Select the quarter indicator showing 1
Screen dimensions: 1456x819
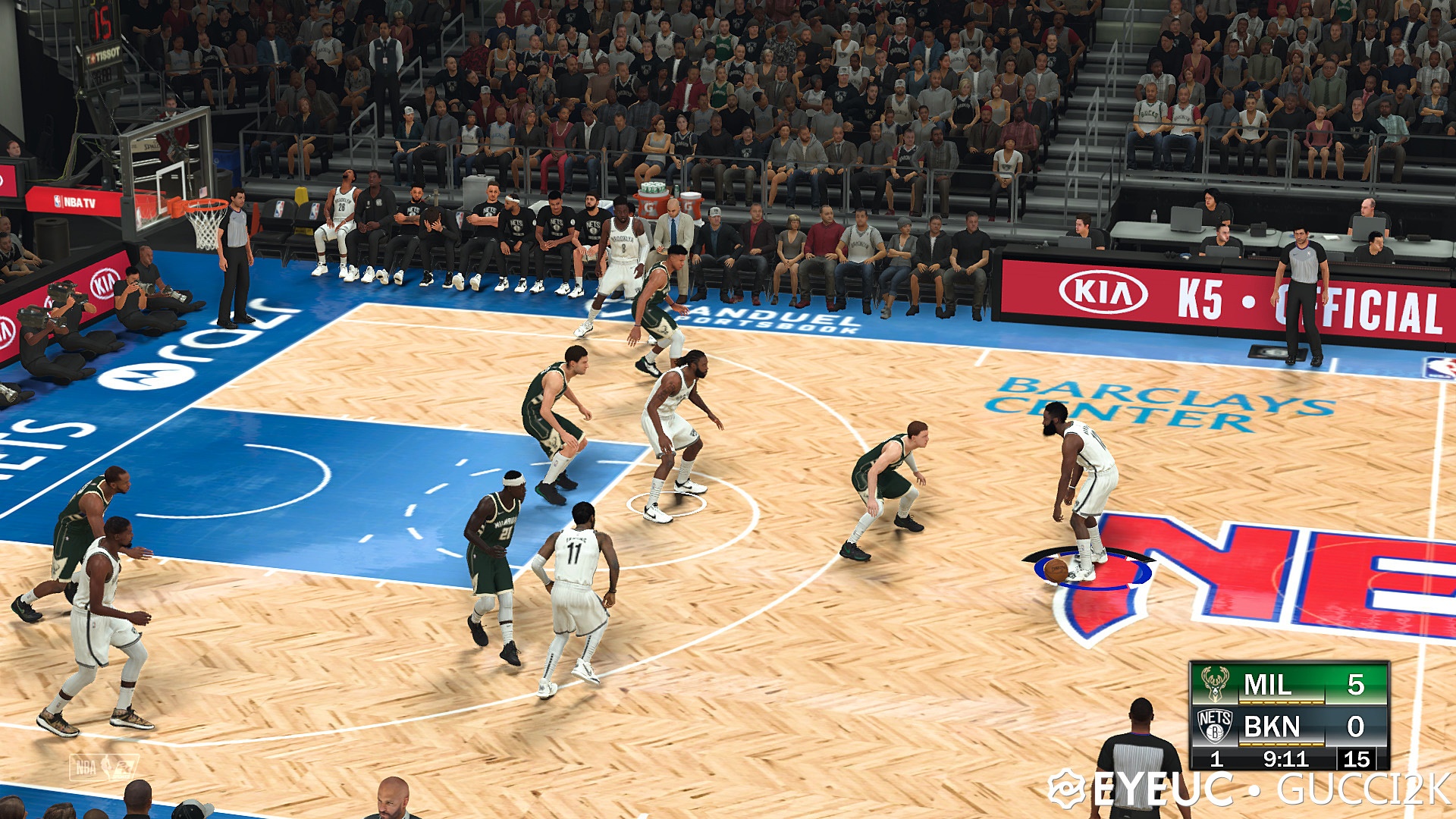pyautogui.click(x=1216, y=759)
